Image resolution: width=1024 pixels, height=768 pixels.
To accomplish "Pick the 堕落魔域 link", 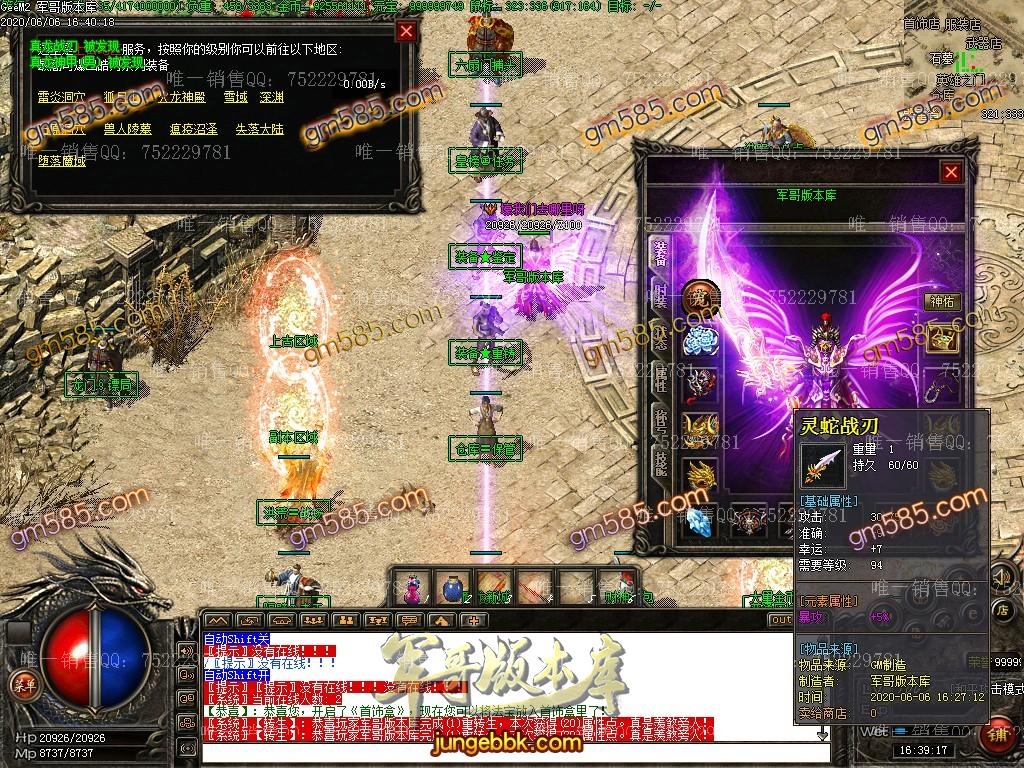I will click(x=63, y=160).
